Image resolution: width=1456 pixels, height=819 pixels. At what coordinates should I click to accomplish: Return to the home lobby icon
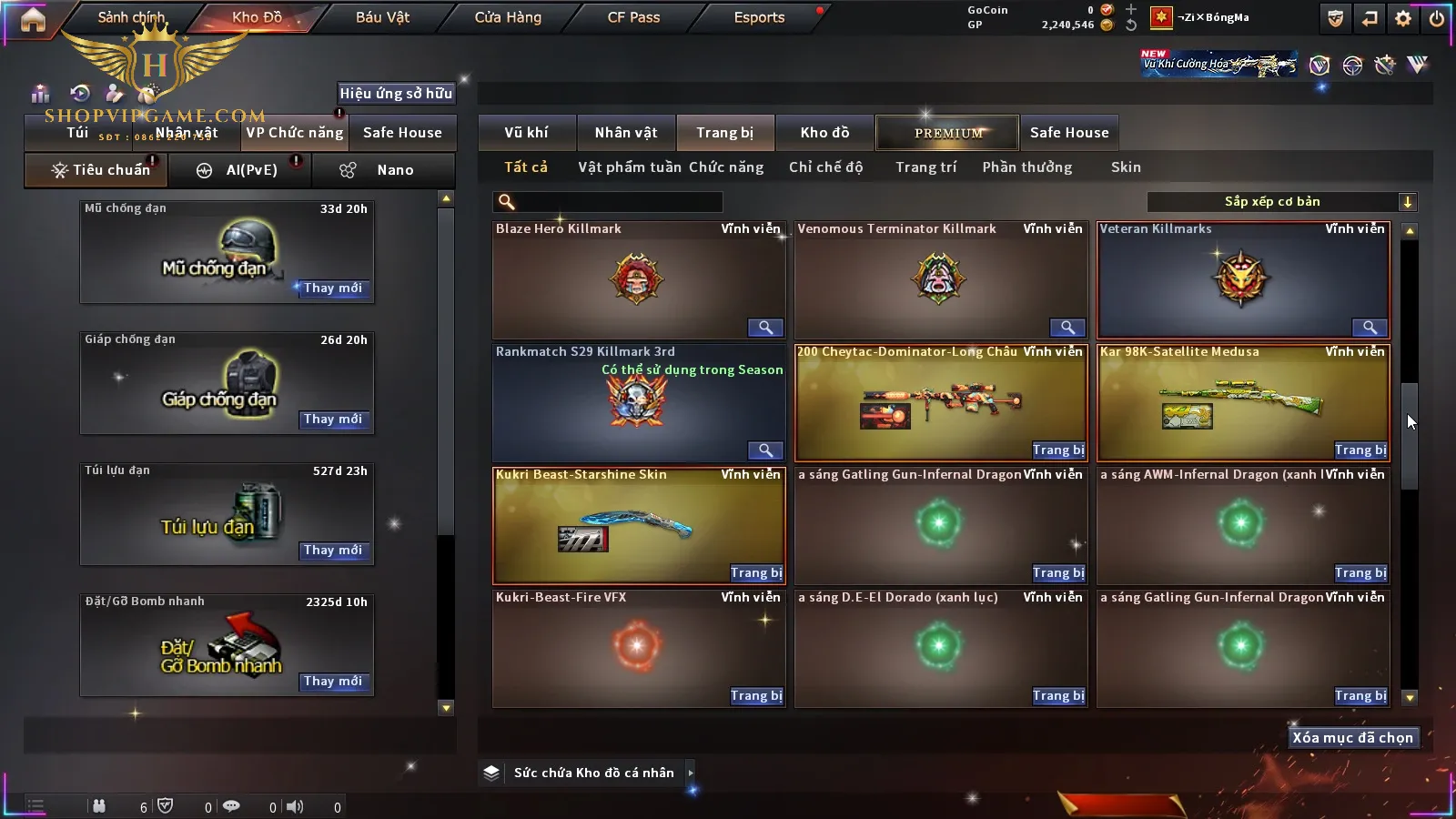[33, 19]
